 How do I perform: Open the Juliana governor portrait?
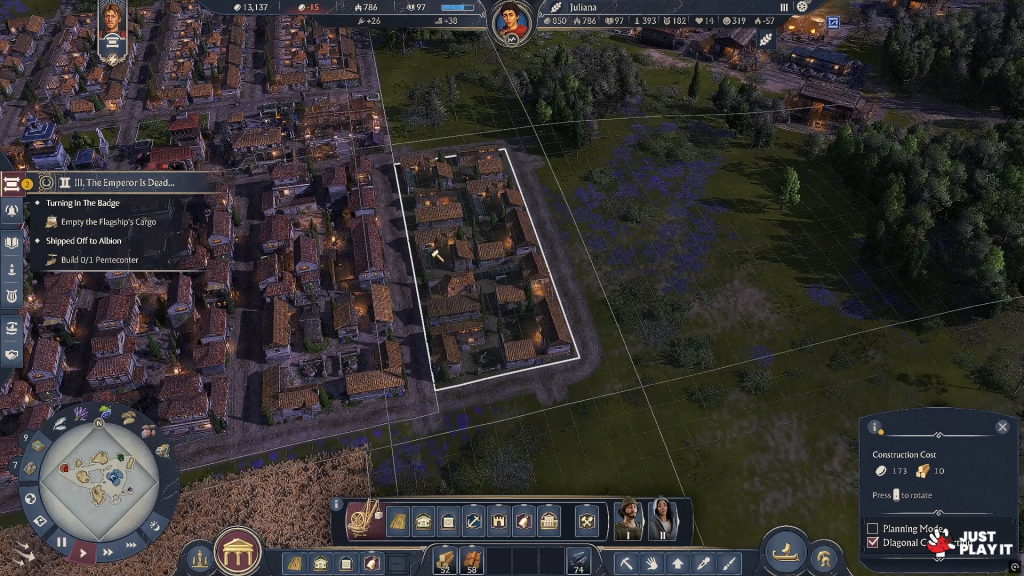(511, 22)
